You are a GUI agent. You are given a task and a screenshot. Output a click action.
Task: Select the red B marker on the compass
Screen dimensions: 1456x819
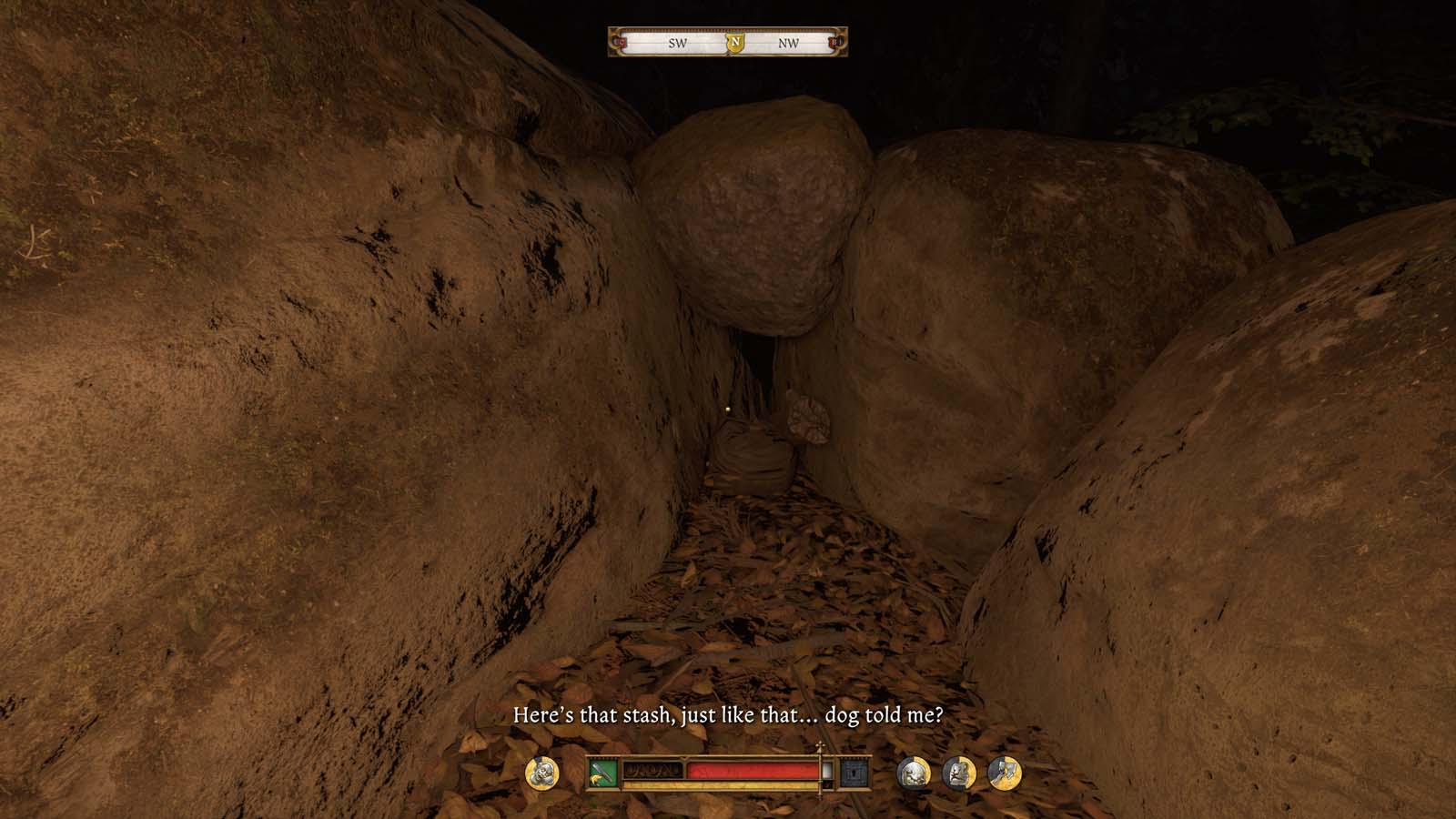click(x=835, y=43)
